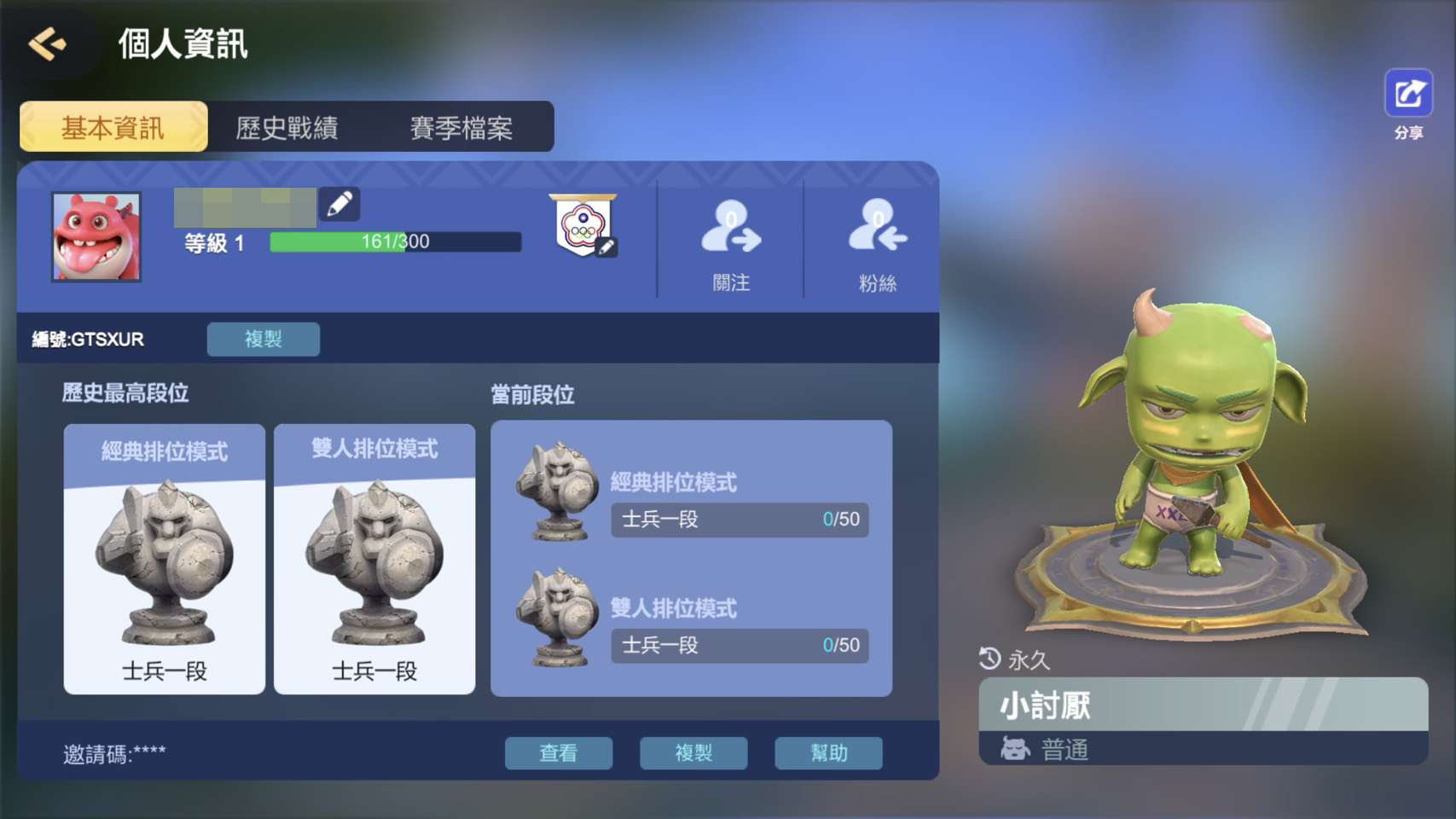Open the 關注 following list
The width and height of the screenshot is (1456, 819).
click(x=731, y=241)
